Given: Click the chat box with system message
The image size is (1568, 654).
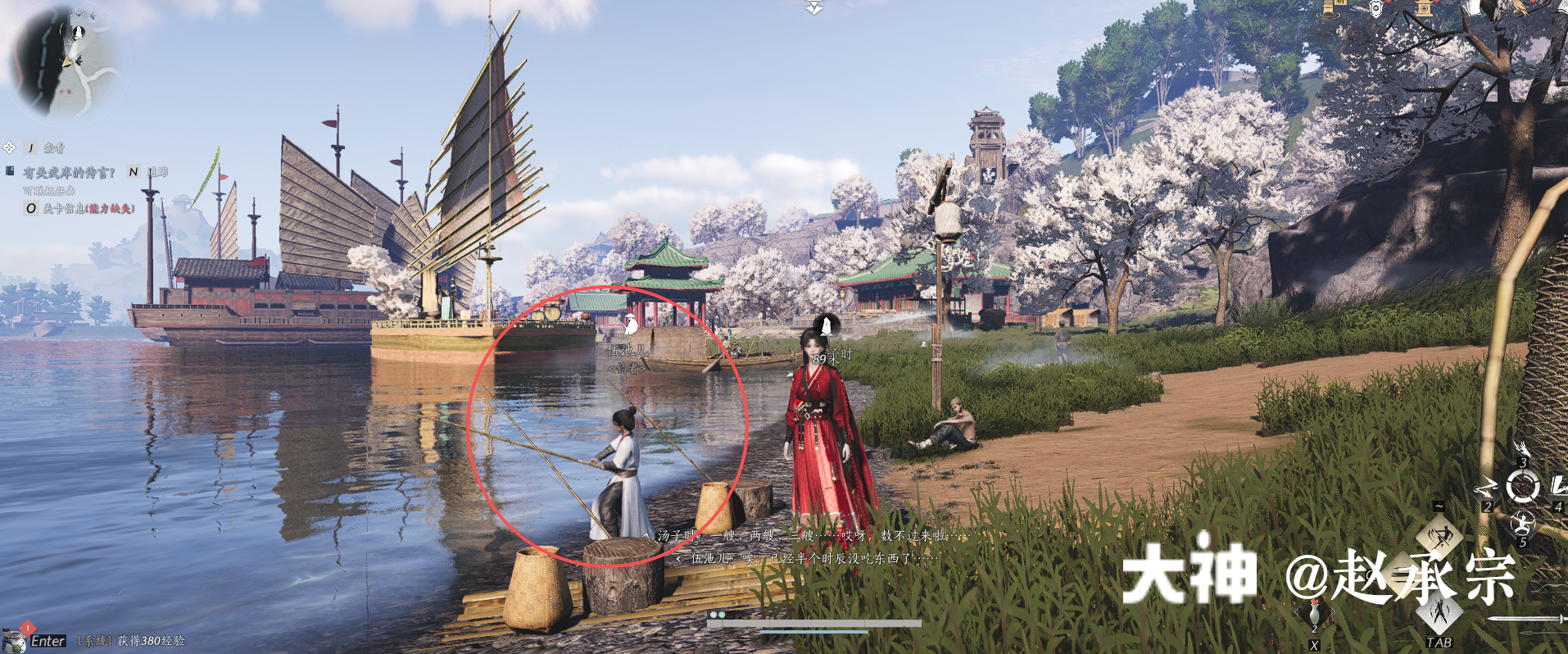Looking at the screenshot, I should 131,641.
